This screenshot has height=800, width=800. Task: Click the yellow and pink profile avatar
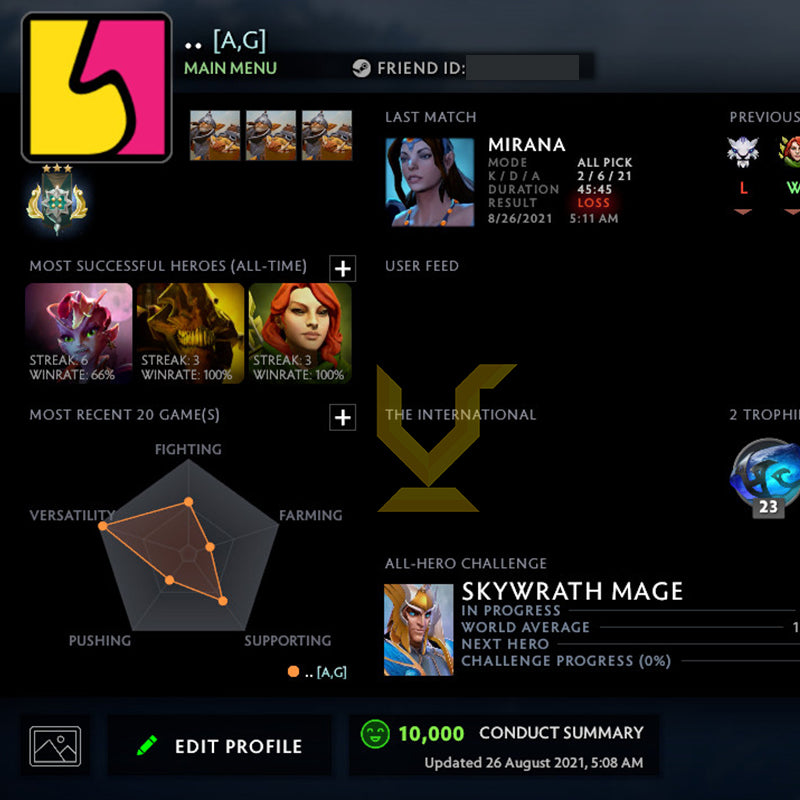coord(96,87)
